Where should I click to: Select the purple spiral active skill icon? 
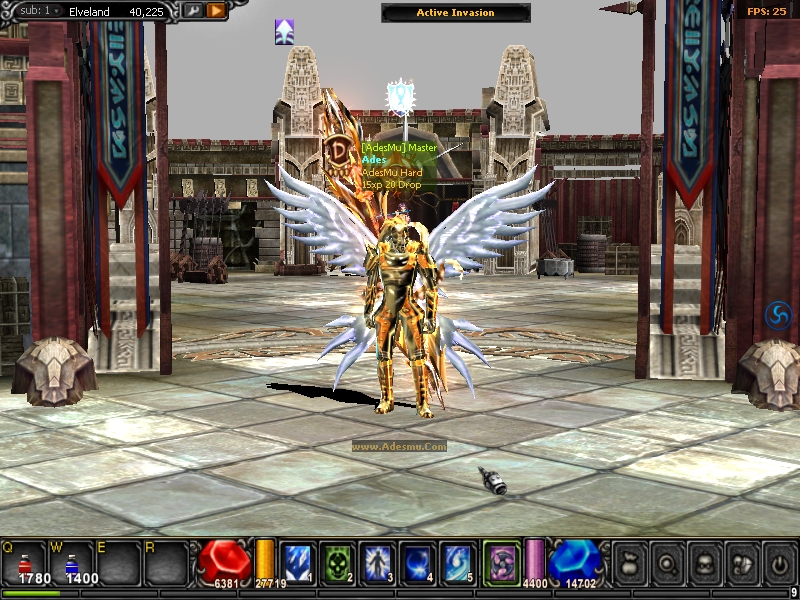[500, 562]
